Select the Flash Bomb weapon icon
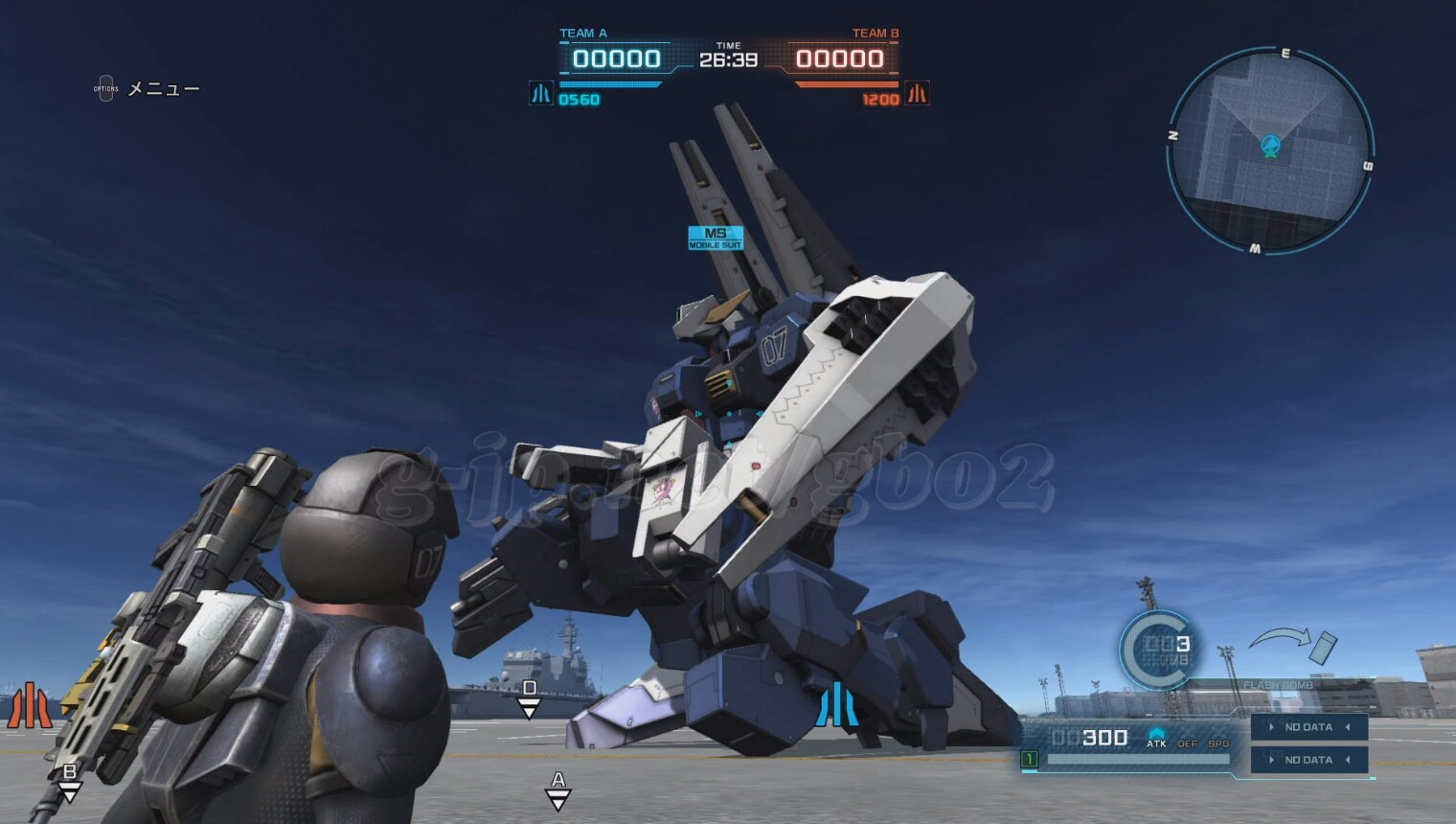This screenshot has height=824, width=1456. coord(1322,647)
